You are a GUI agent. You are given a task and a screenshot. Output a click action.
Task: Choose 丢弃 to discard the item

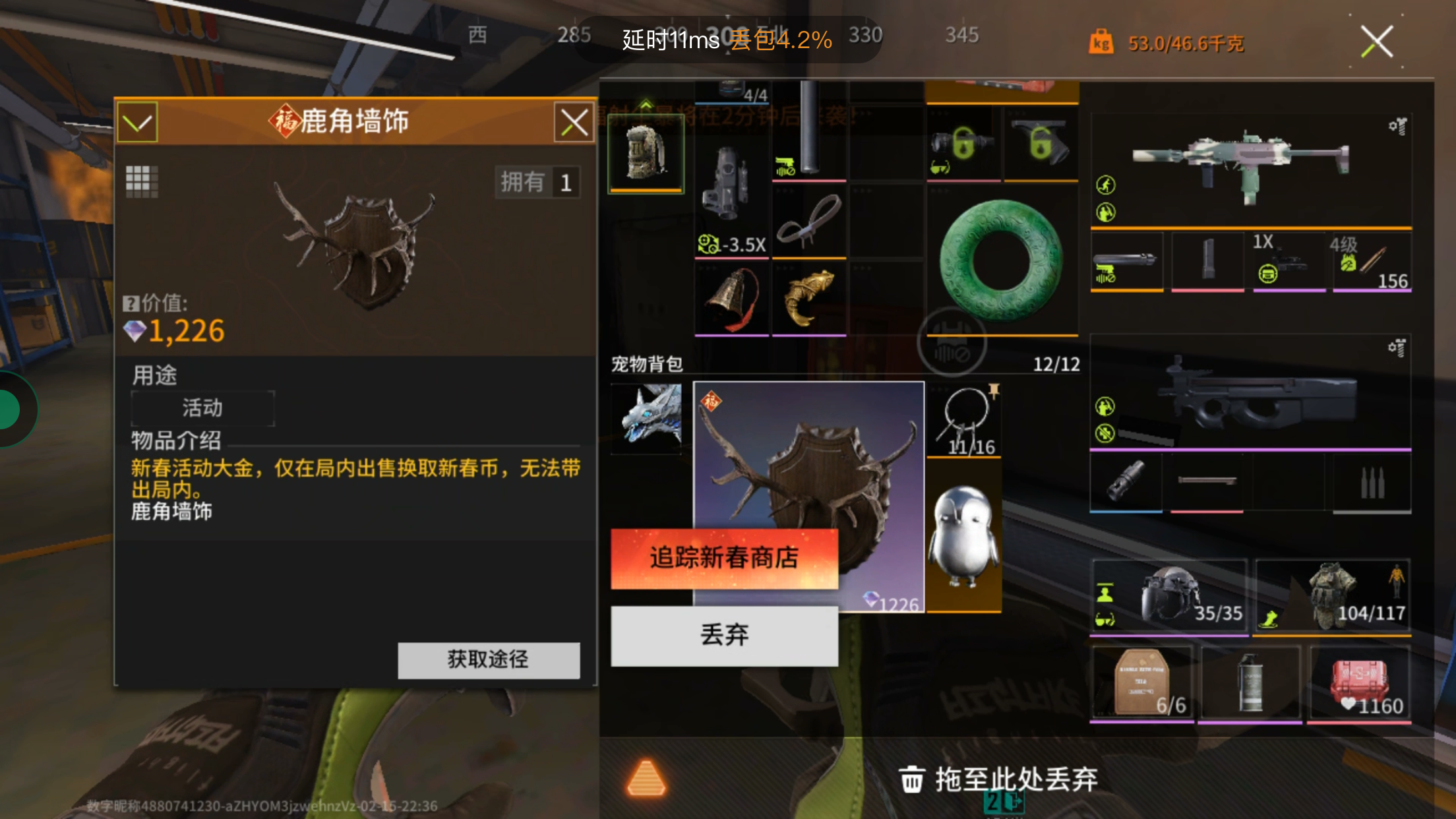pos(724,635)
